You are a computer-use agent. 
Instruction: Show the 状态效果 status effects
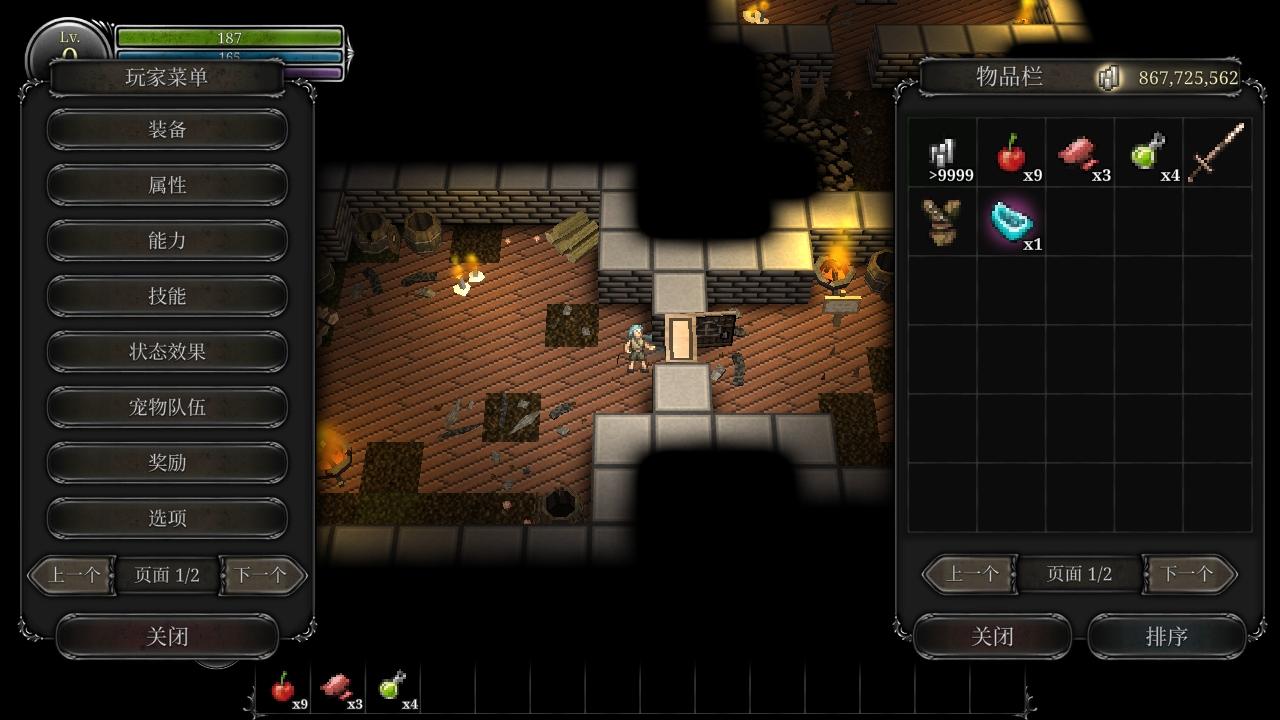pos(167,352)
